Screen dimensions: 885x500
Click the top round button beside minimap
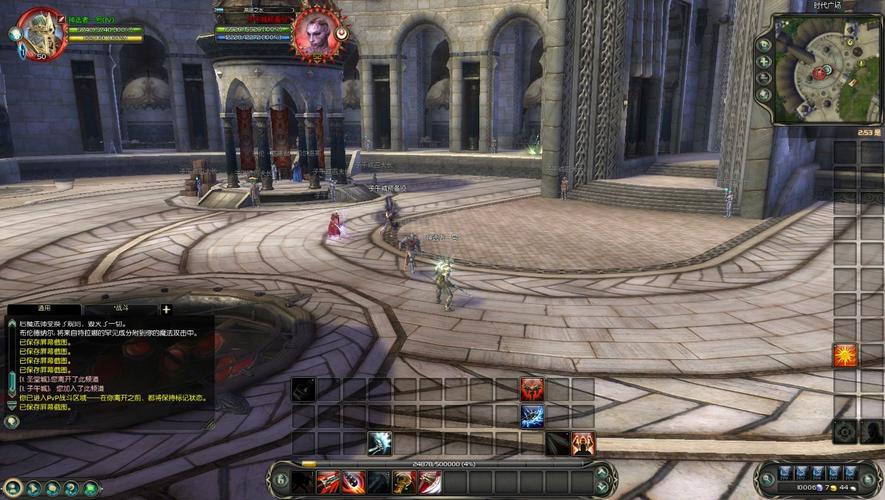point(764,45)
